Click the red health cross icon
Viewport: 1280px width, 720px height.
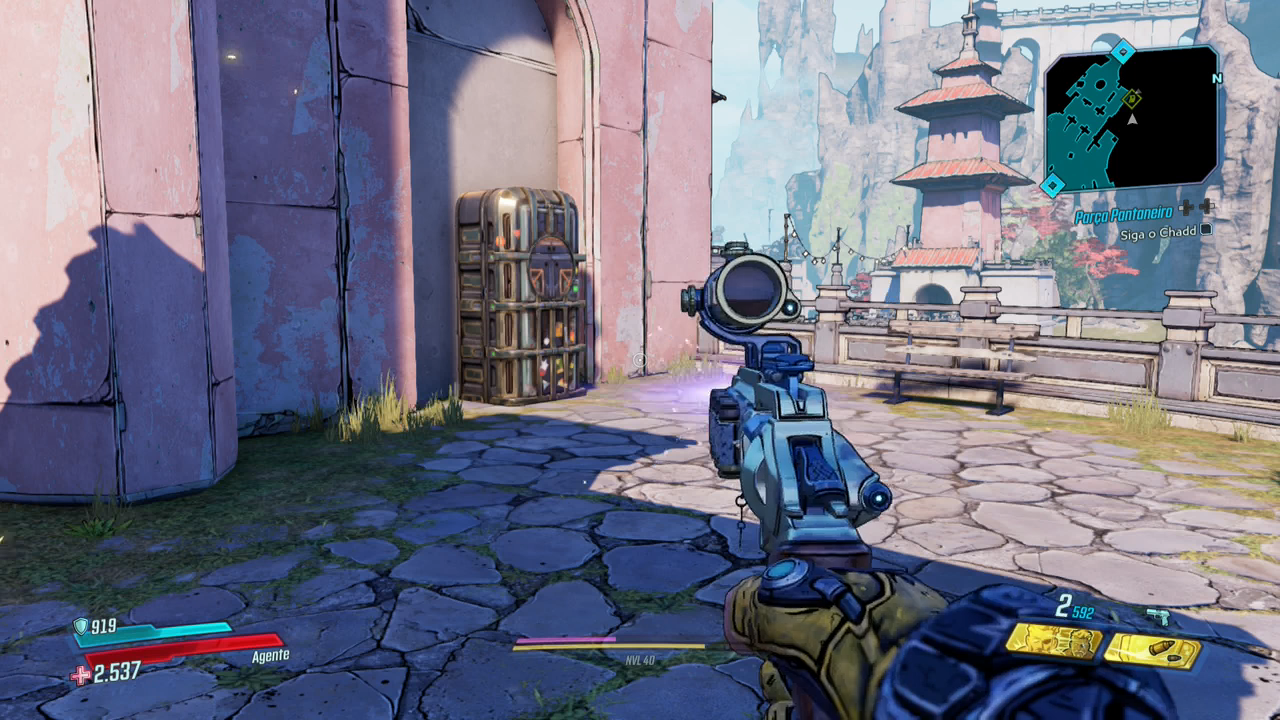pyautogui.click(x=80, y=676)
